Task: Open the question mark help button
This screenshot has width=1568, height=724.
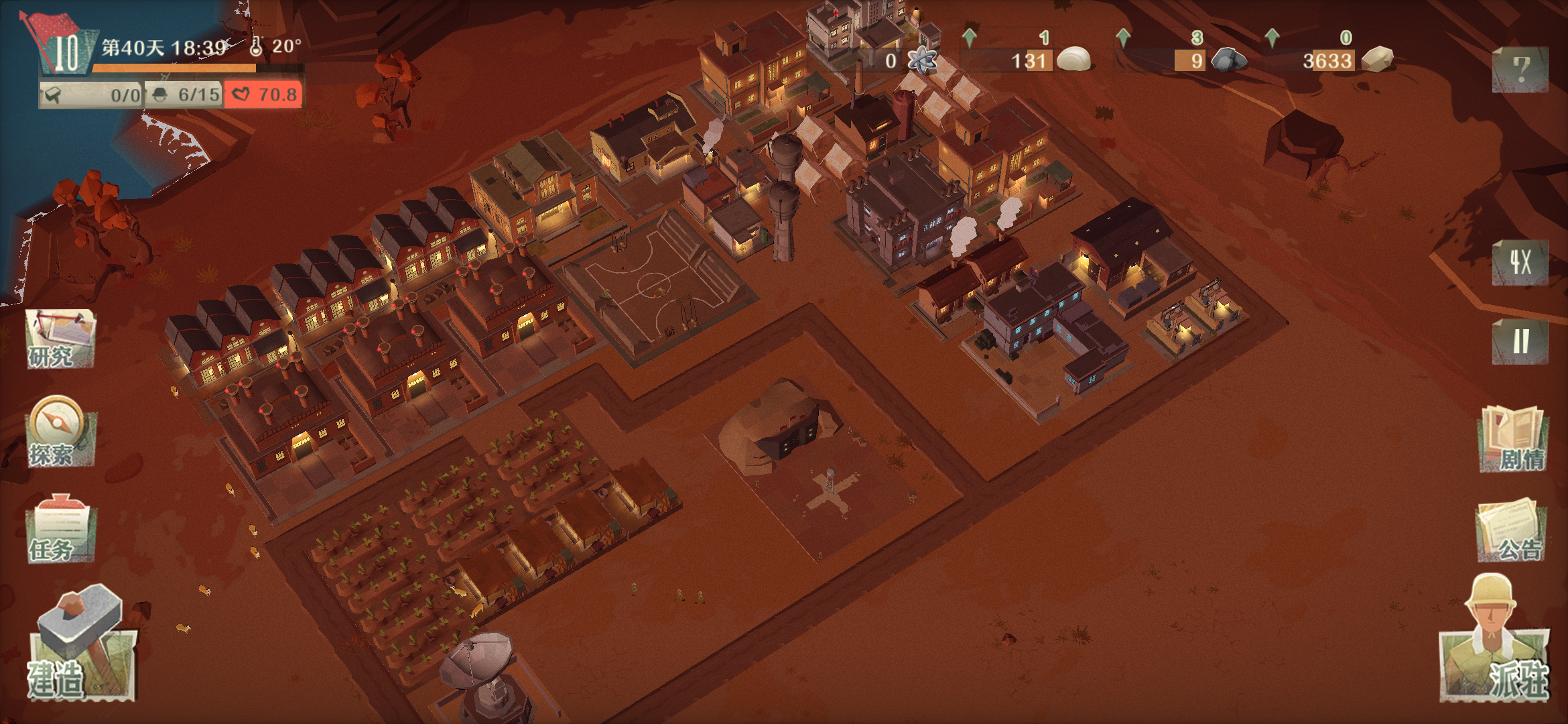Action: (x=1520, y=69)
